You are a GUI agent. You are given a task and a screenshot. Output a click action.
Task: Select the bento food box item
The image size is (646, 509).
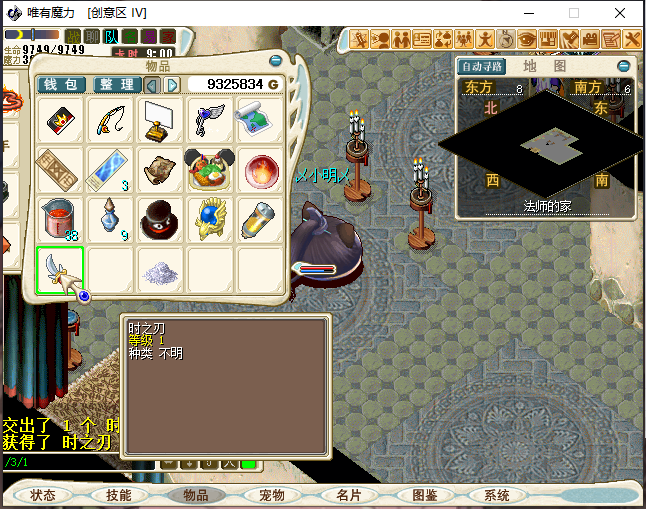click(x=210, y=170)
